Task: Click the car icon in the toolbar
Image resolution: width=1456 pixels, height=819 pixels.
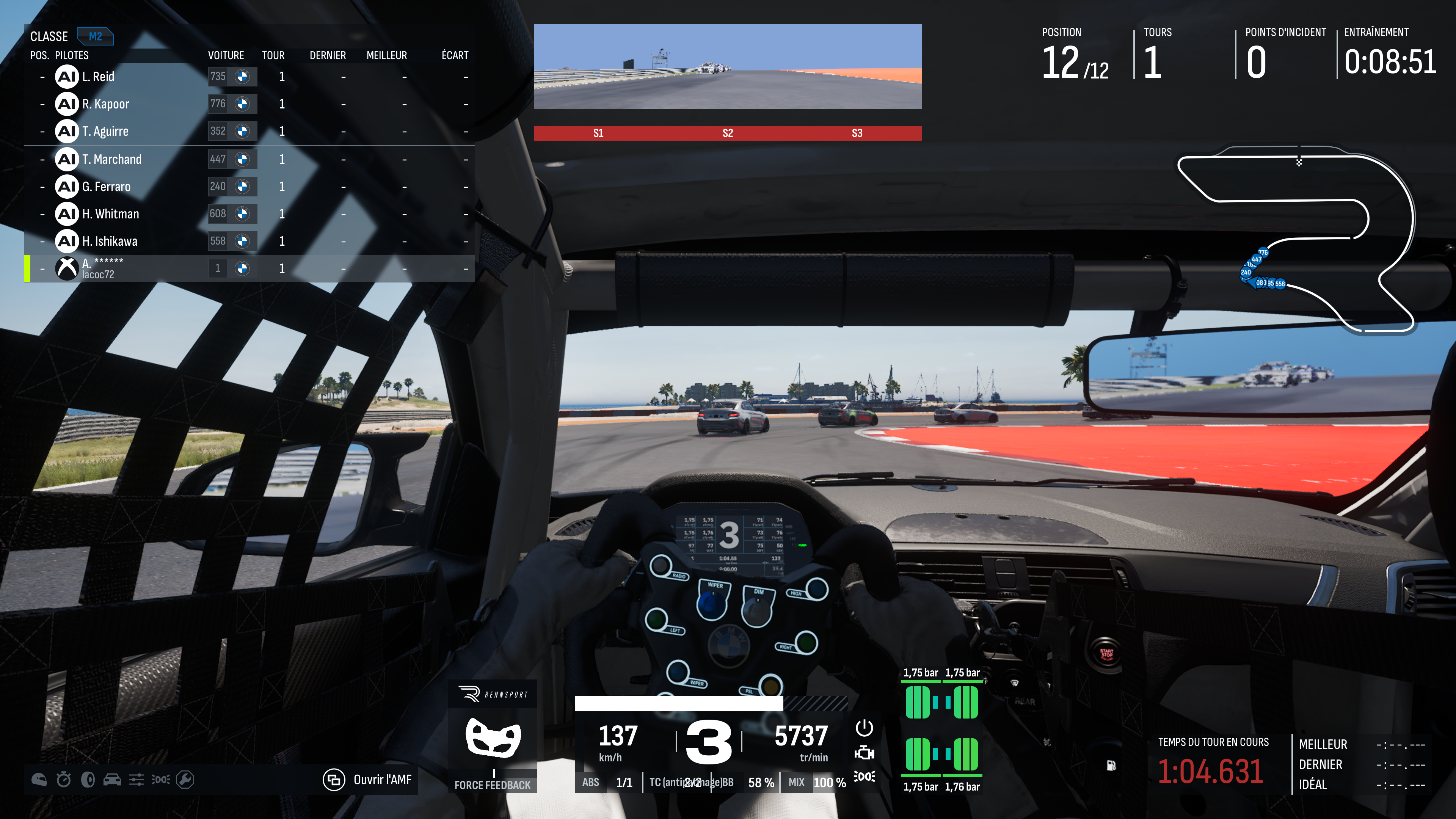Action: [112, 780]
